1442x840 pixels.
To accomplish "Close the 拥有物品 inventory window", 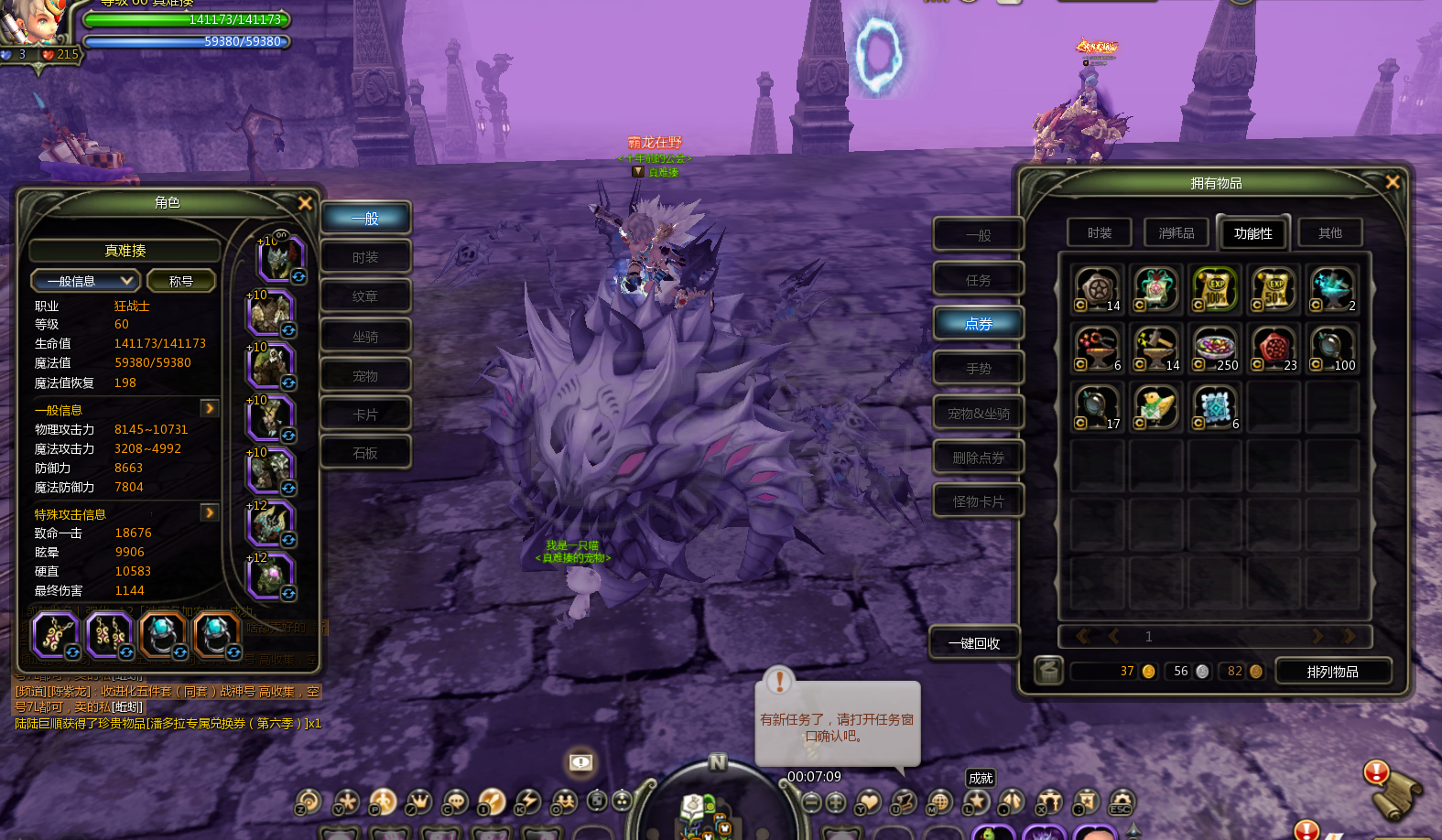I will point(1393,182).
